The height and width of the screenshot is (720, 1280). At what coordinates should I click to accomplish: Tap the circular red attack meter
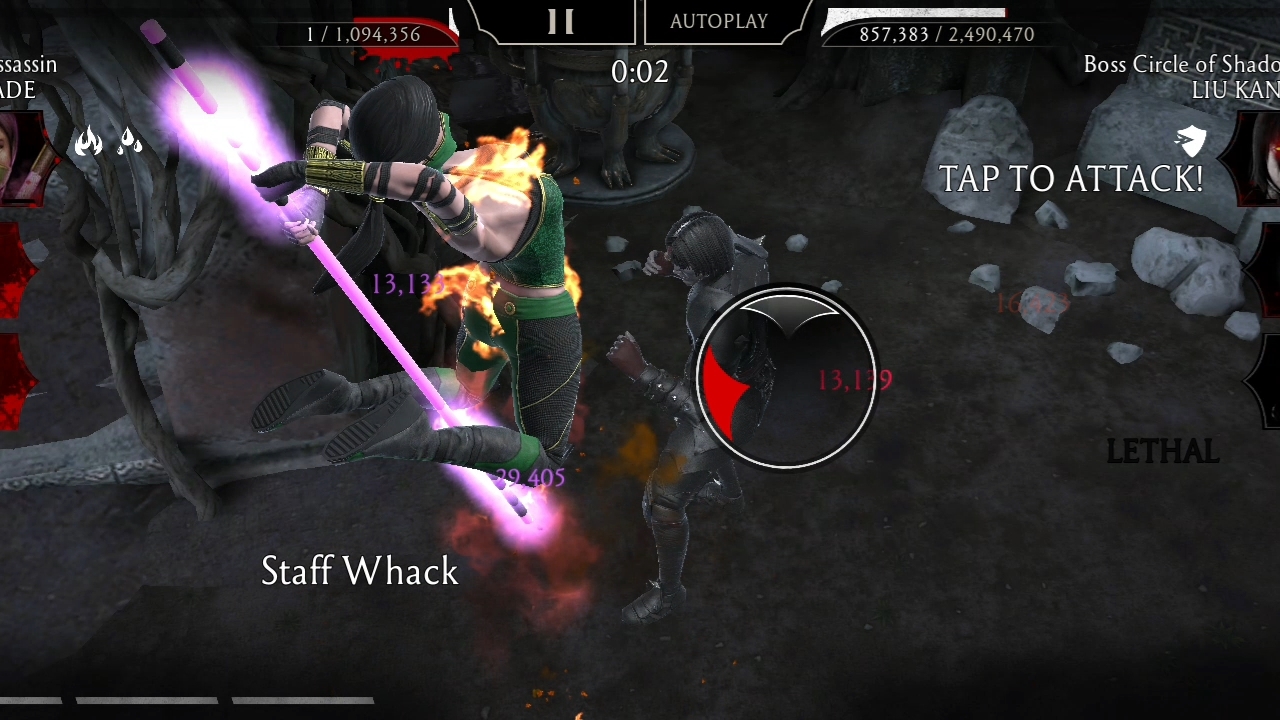click(786, 378)
